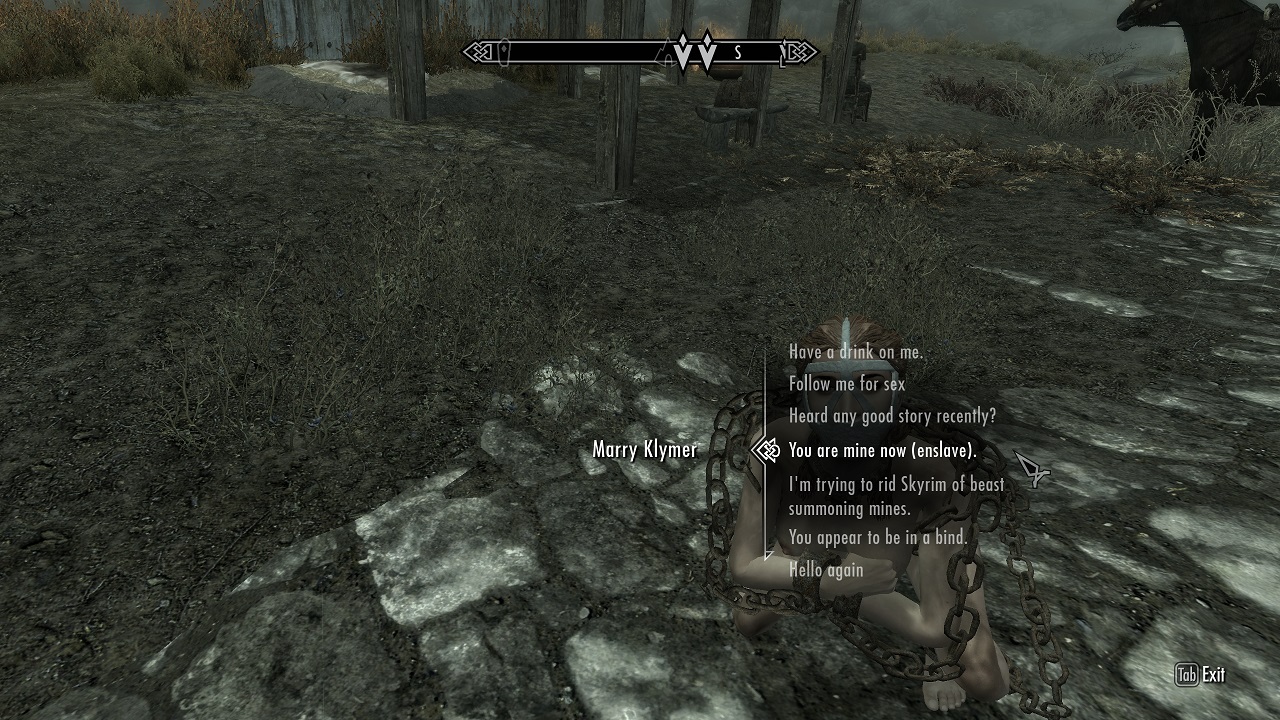
Task: Click the Tab key icon next to Exit
Action: [x=1186, y=676]
